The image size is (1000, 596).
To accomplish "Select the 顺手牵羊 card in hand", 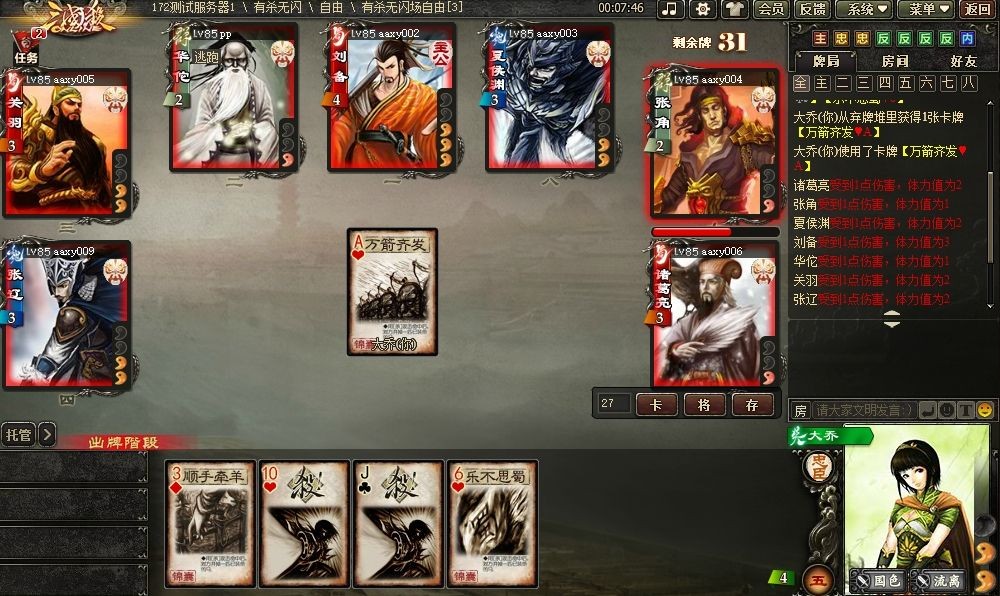I will coord(211,523).
